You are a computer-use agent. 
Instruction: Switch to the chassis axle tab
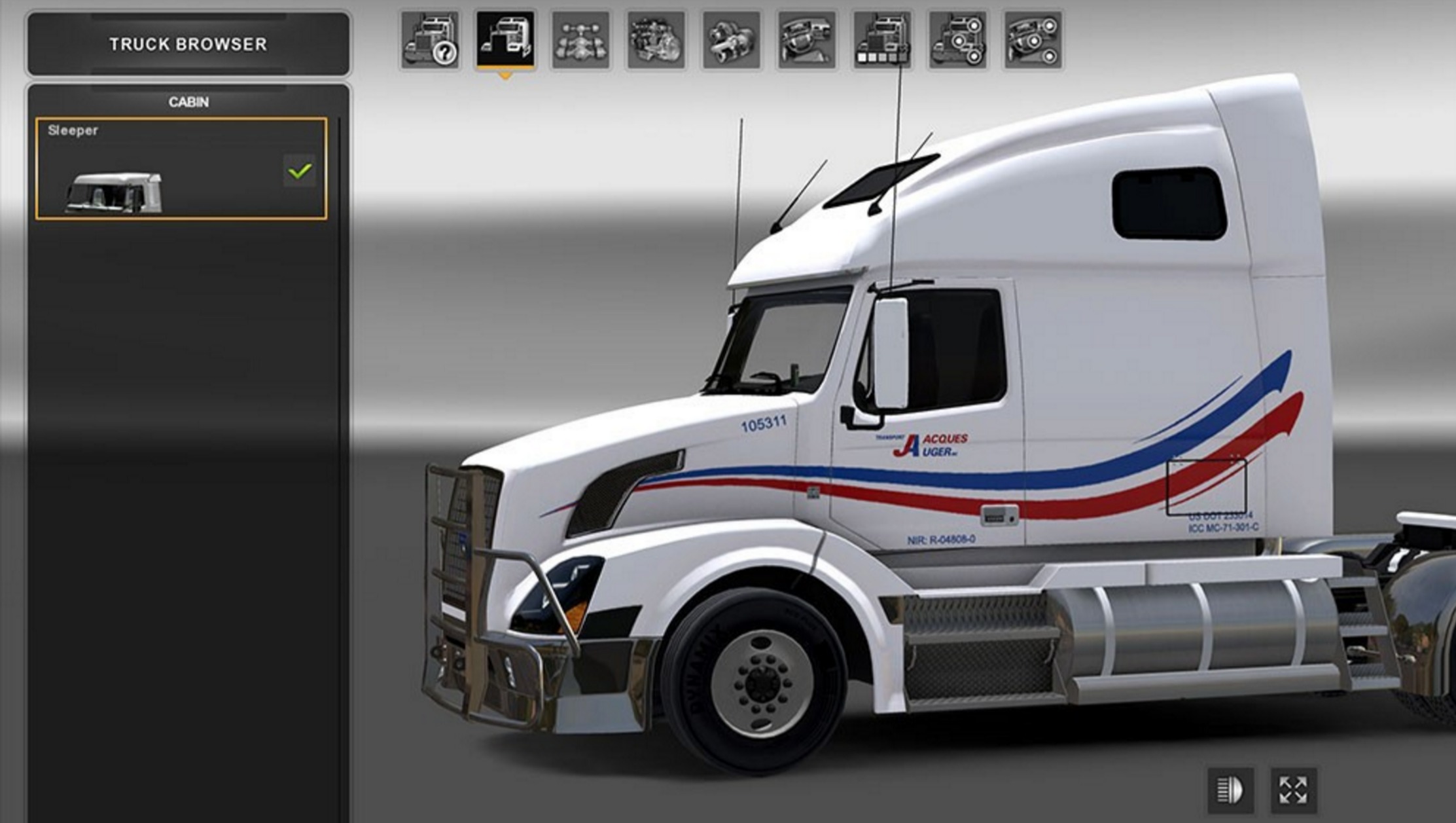[580, 40]
